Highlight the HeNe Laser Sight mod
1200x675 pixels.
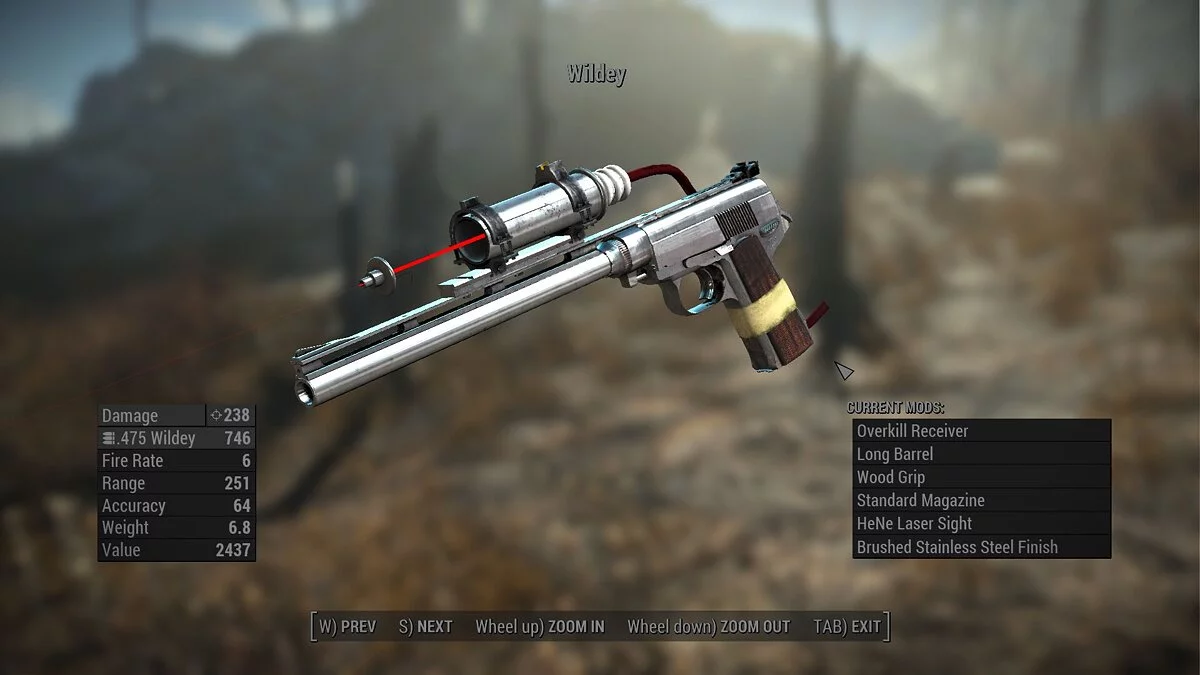(981, 523)
